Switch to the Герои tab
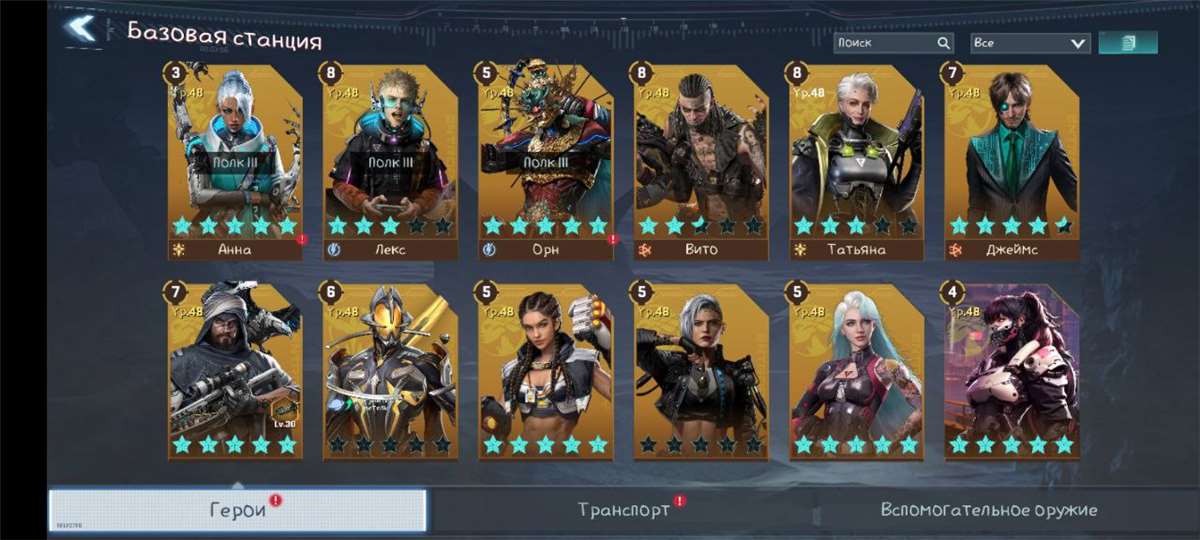Image resolution: width=1200 pixels, height=540 pixels. tap(238, 510)
